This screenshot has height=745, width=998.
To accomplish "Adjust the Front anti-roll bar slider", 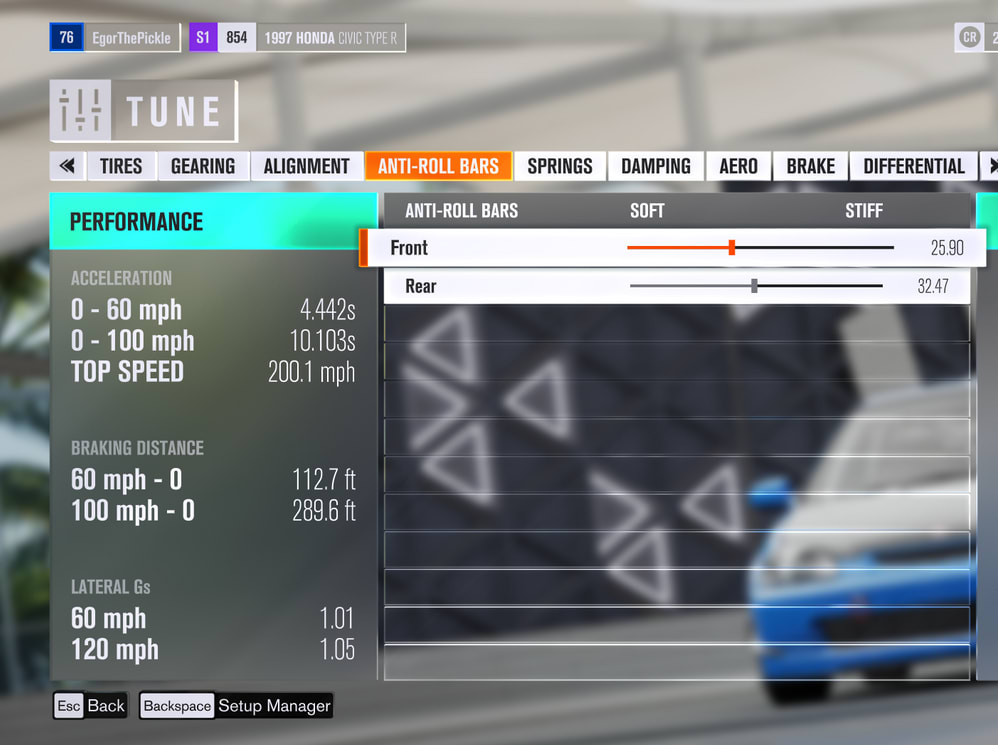I will [732, 248].
